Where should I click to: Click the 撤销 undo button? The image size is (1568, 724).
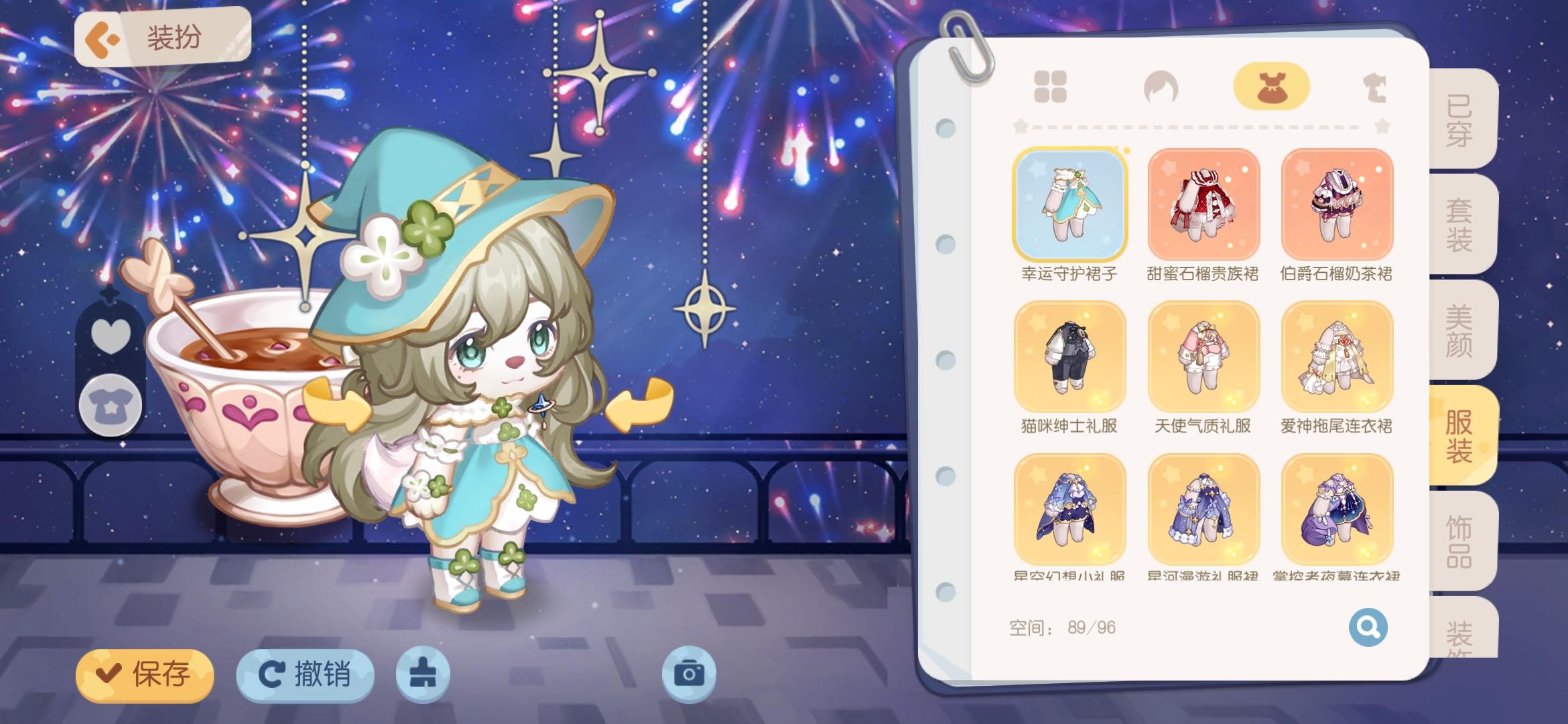(x=305, y=676)
